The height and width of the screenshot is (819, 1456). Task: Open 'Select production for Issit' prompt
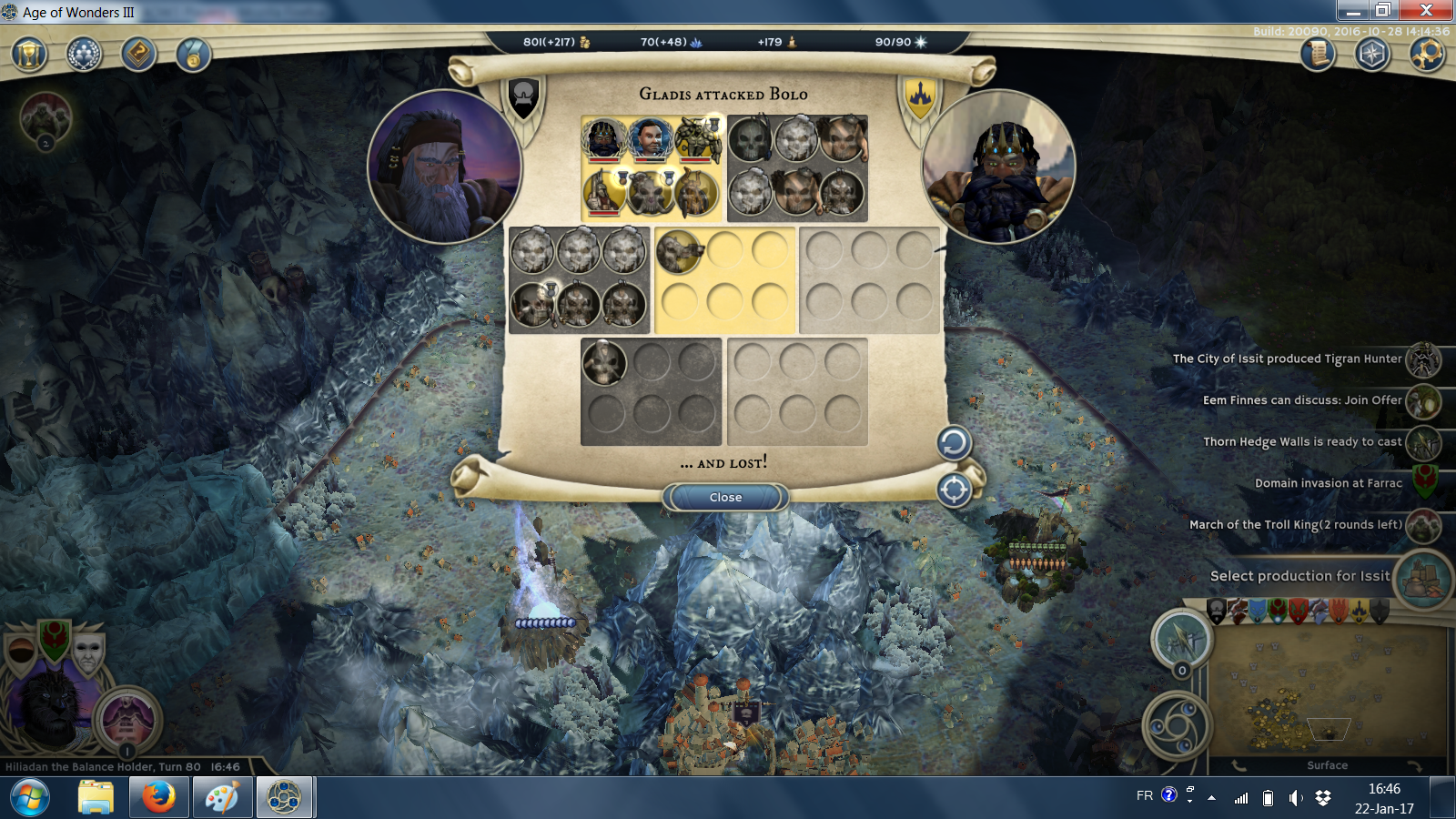click(1299, 576)
